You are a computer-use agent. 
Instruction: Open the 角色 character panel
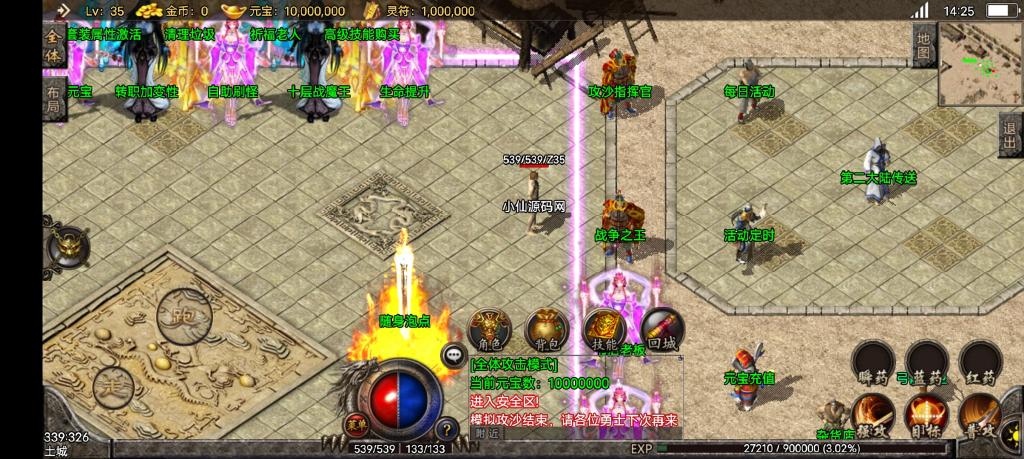[490, 329]
